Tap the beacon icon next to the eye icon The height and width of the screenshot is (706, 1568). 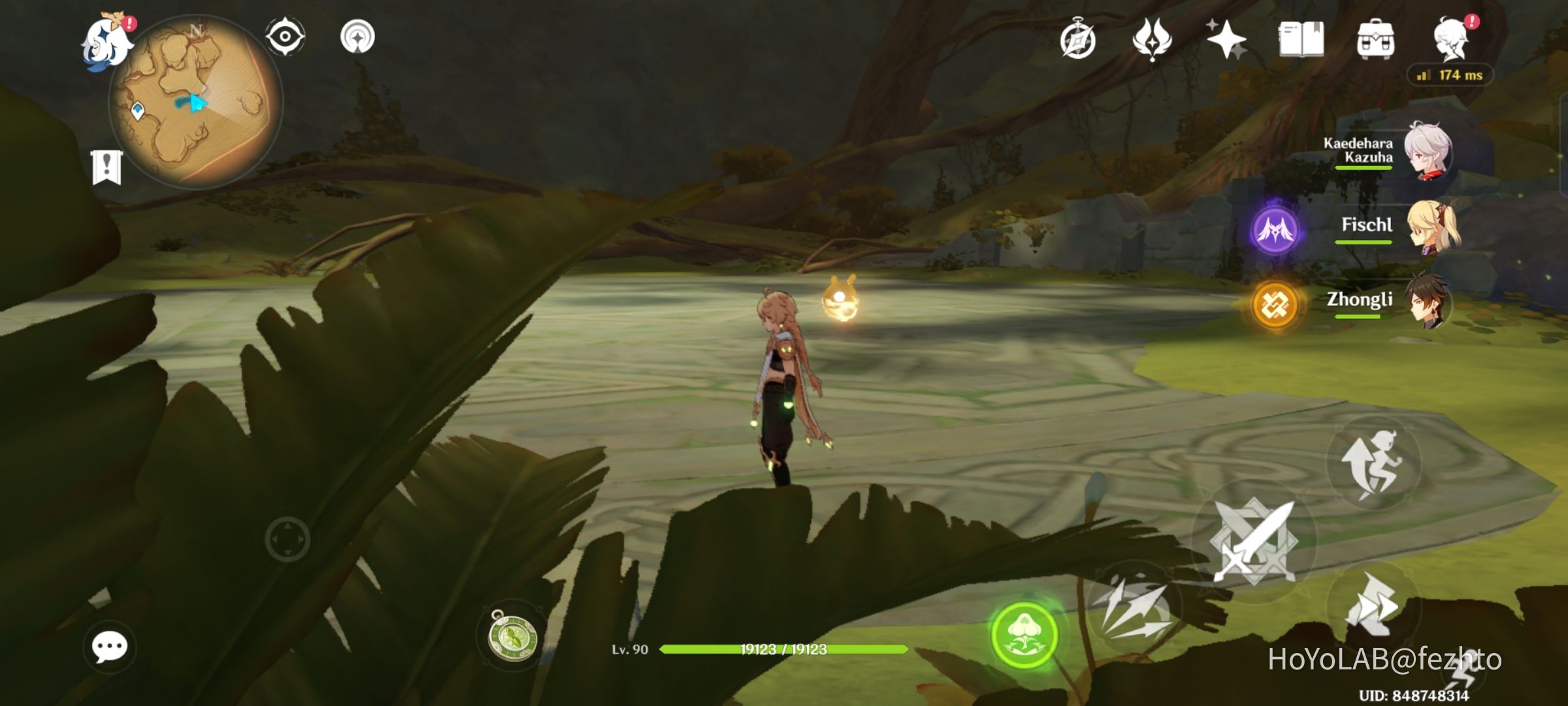[359, 36]
